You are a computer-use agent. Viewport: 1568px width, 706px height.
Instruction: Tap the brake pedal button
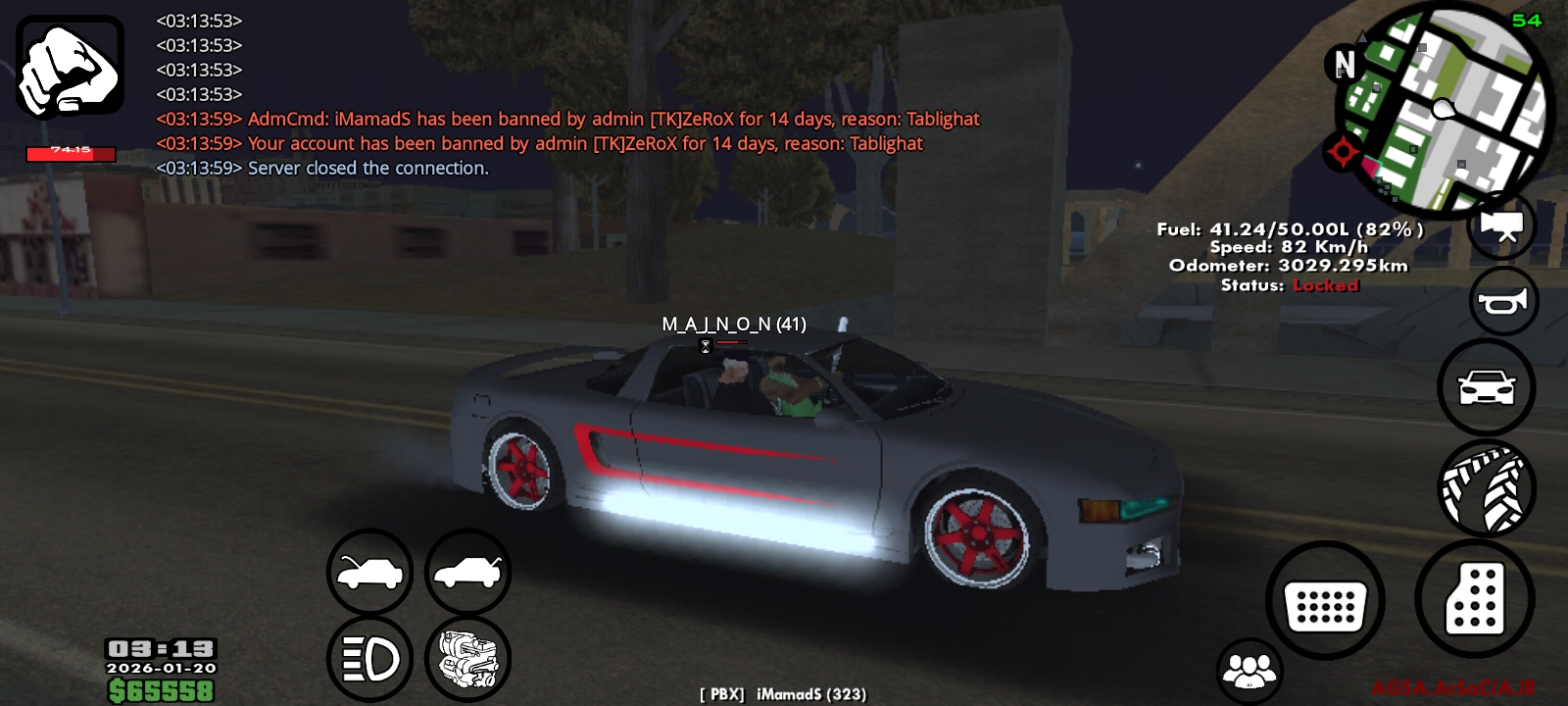click(1325, 600)
